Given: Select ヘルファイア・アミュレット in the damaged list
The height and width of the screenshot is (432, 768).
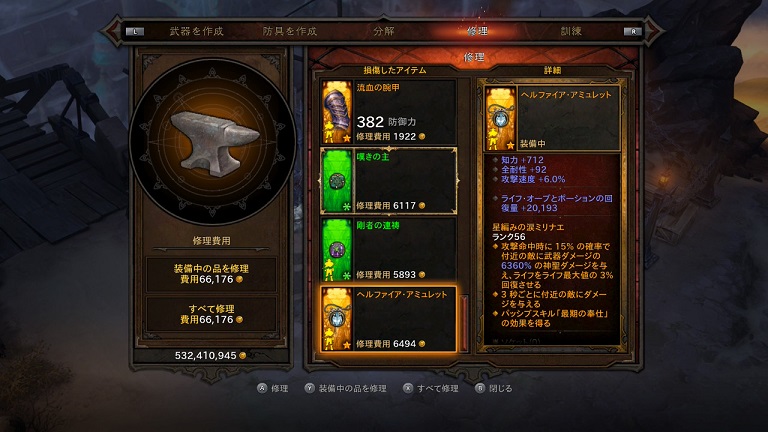Looking at the screenshot, I should coord(388,318).
